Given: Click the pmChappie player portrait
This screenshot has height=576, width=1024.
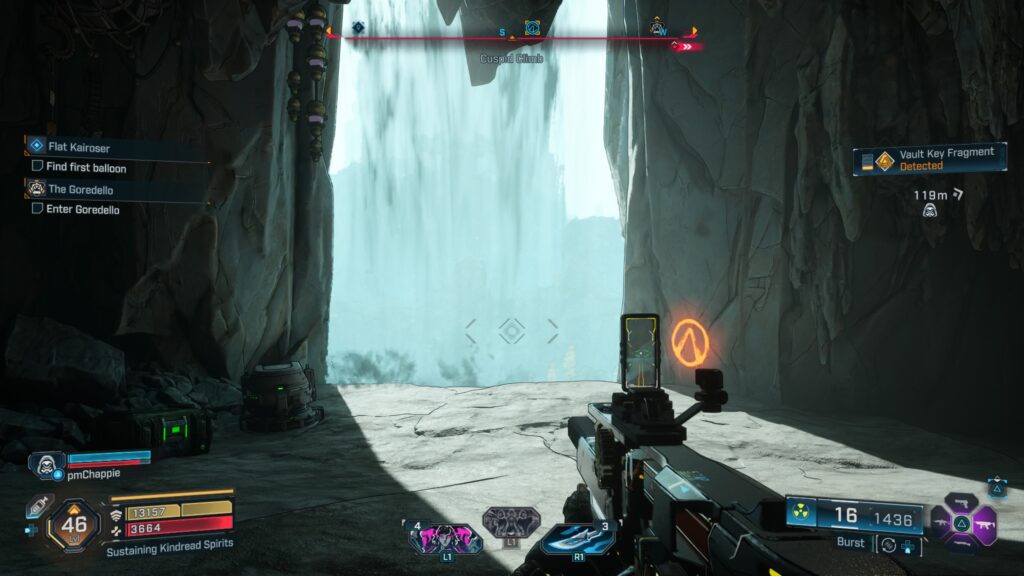Looking at the screenshot, I should (x=47, y=463).
